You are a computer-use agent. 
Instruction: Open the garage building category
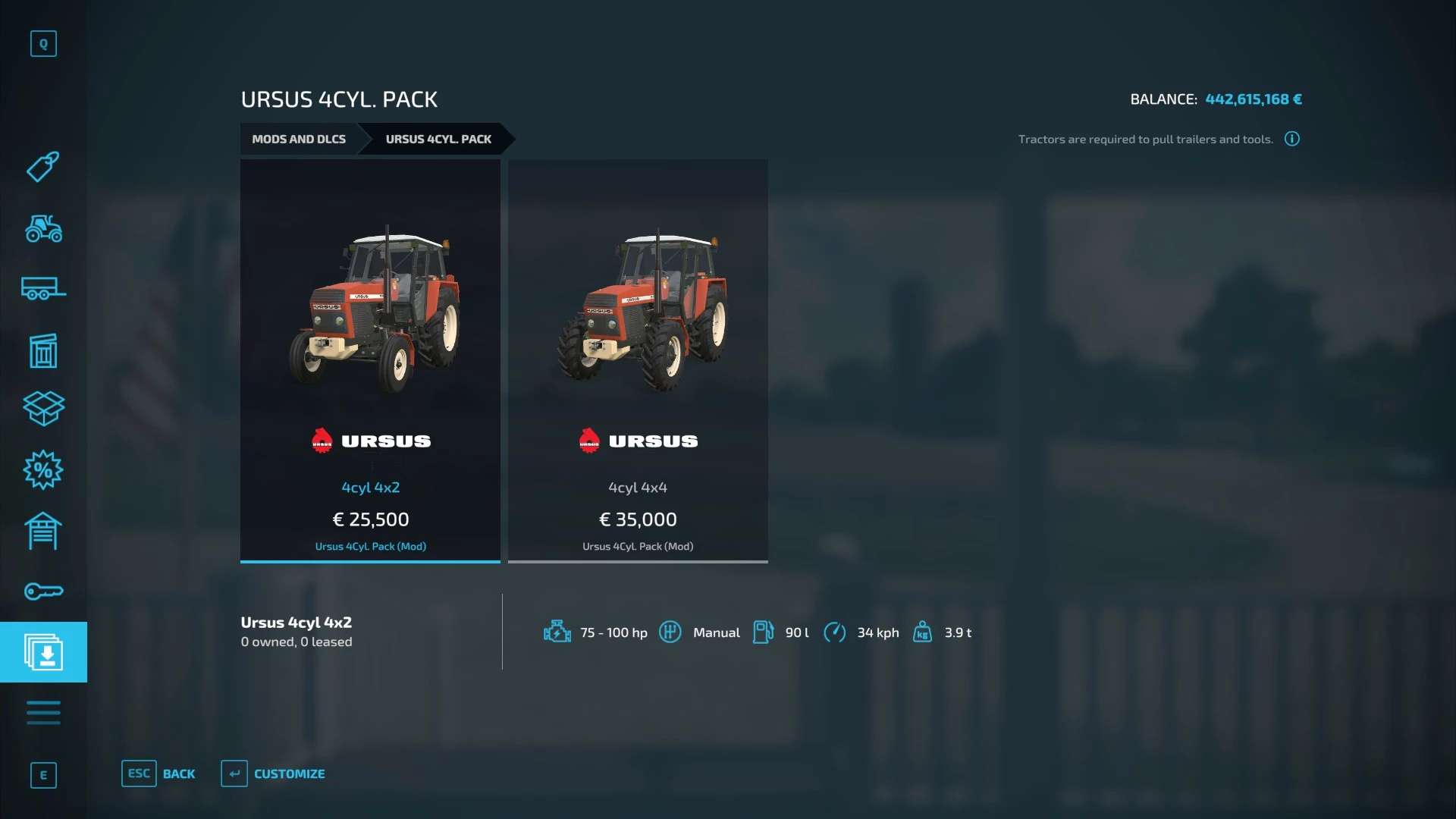43,531
